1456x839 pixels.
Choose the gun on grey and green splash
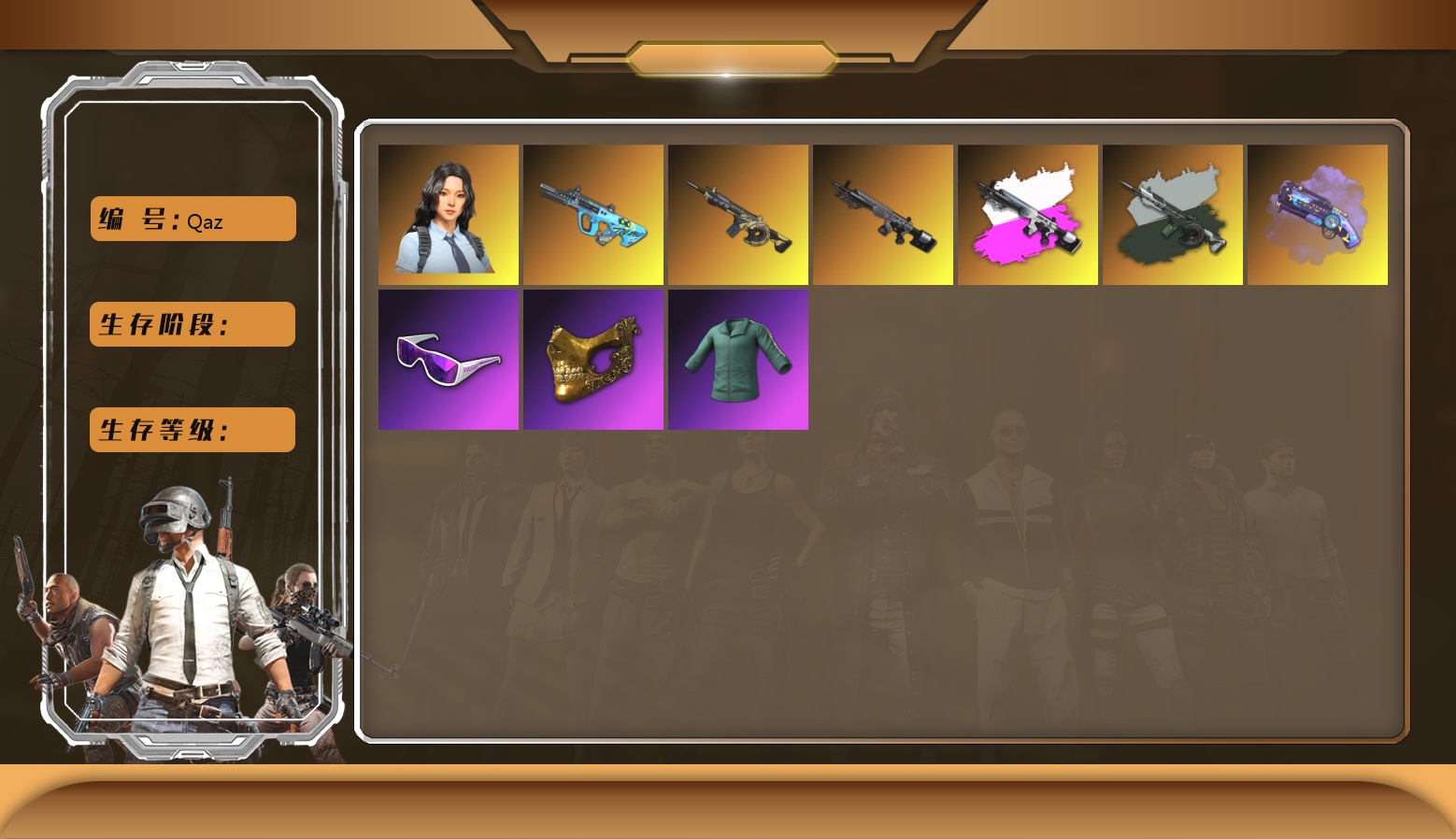coord(1173,215)
